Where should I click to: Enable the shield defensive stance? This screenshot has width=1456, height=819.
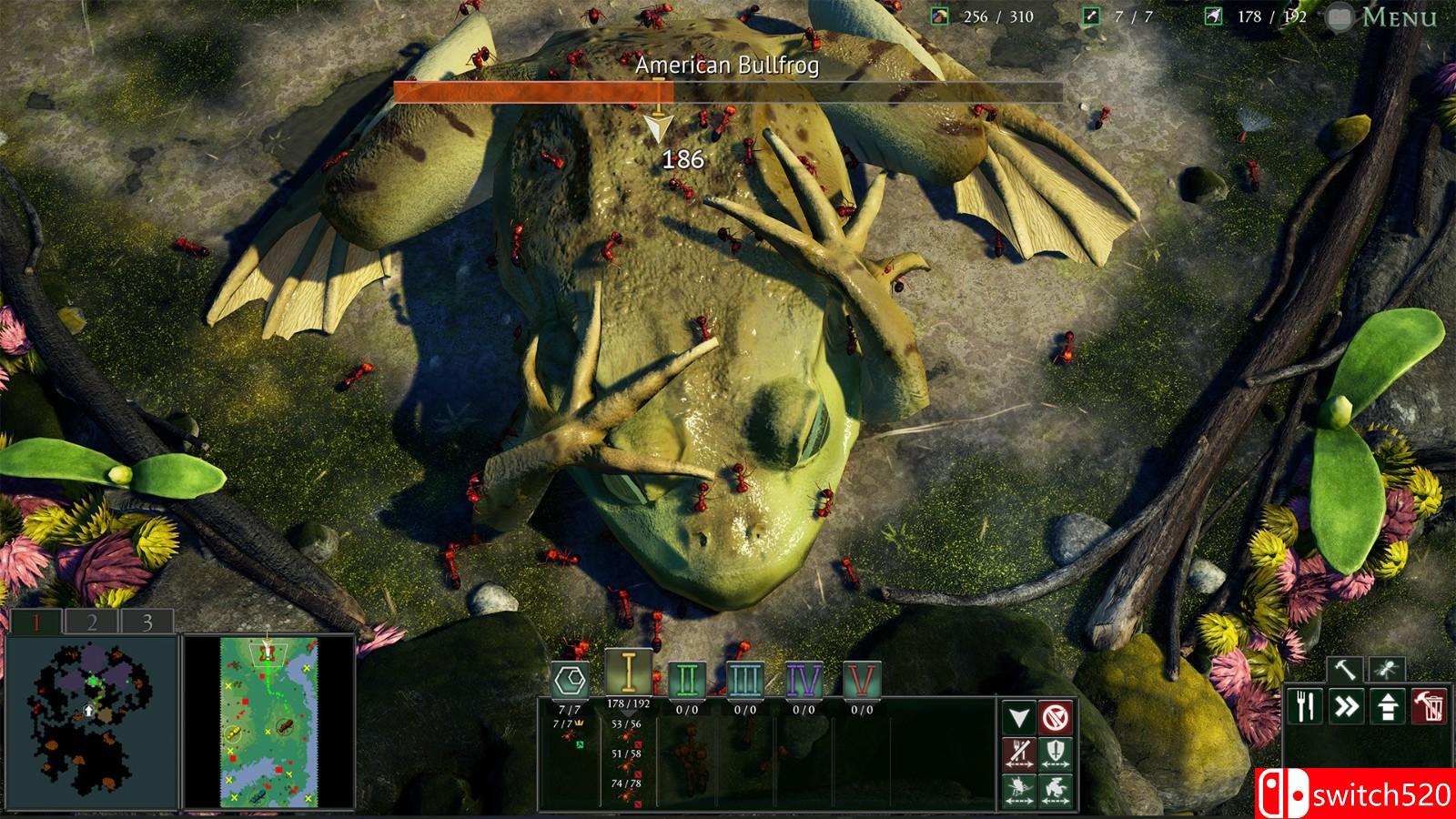tap(1056, 753)
